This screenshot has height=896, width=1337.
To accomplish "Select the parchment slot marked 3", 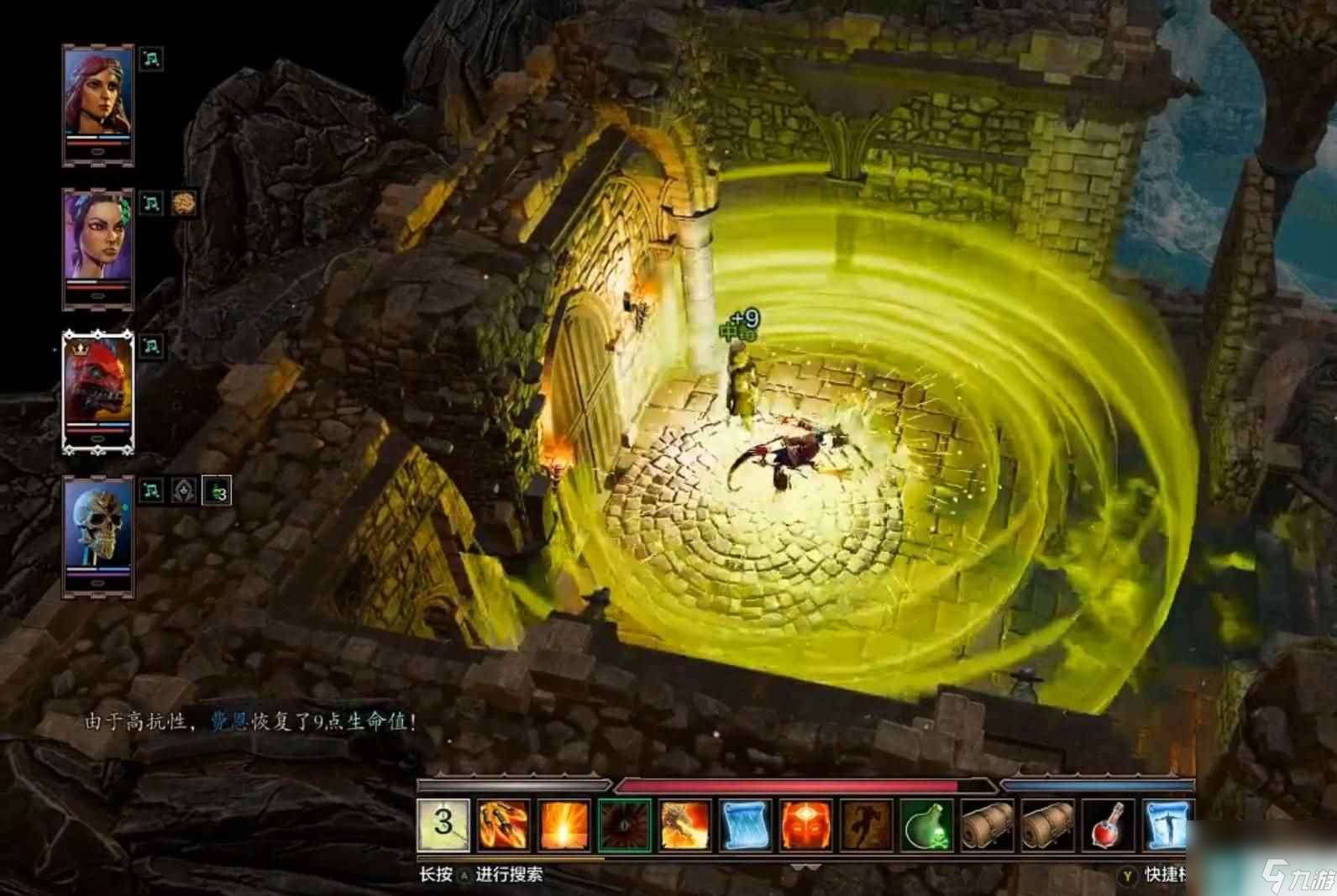I will click(x=443, y=824).
